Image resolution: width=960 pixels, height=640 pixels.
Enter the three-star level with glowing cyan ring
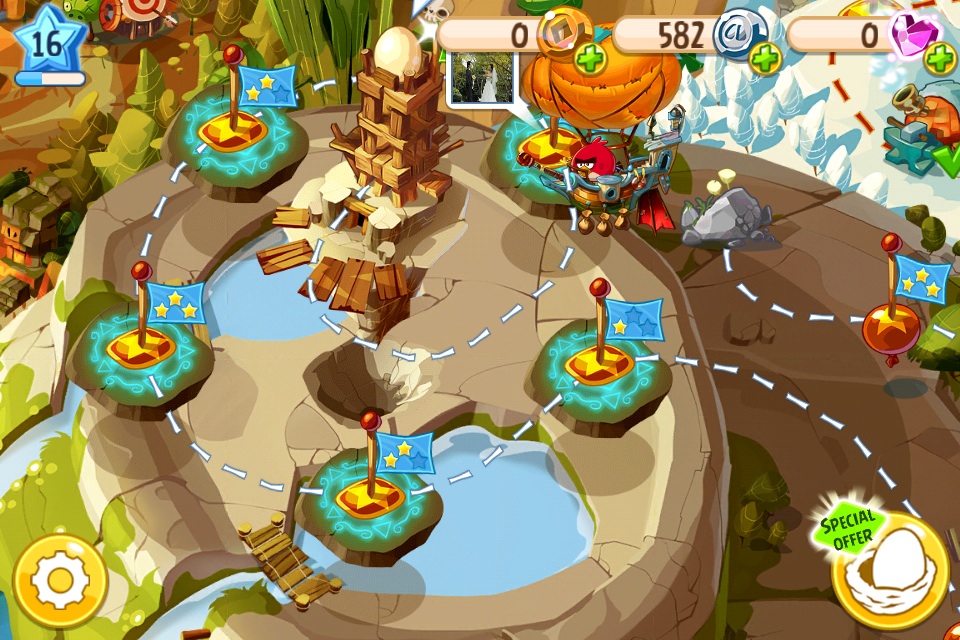[x=140, y=345]
